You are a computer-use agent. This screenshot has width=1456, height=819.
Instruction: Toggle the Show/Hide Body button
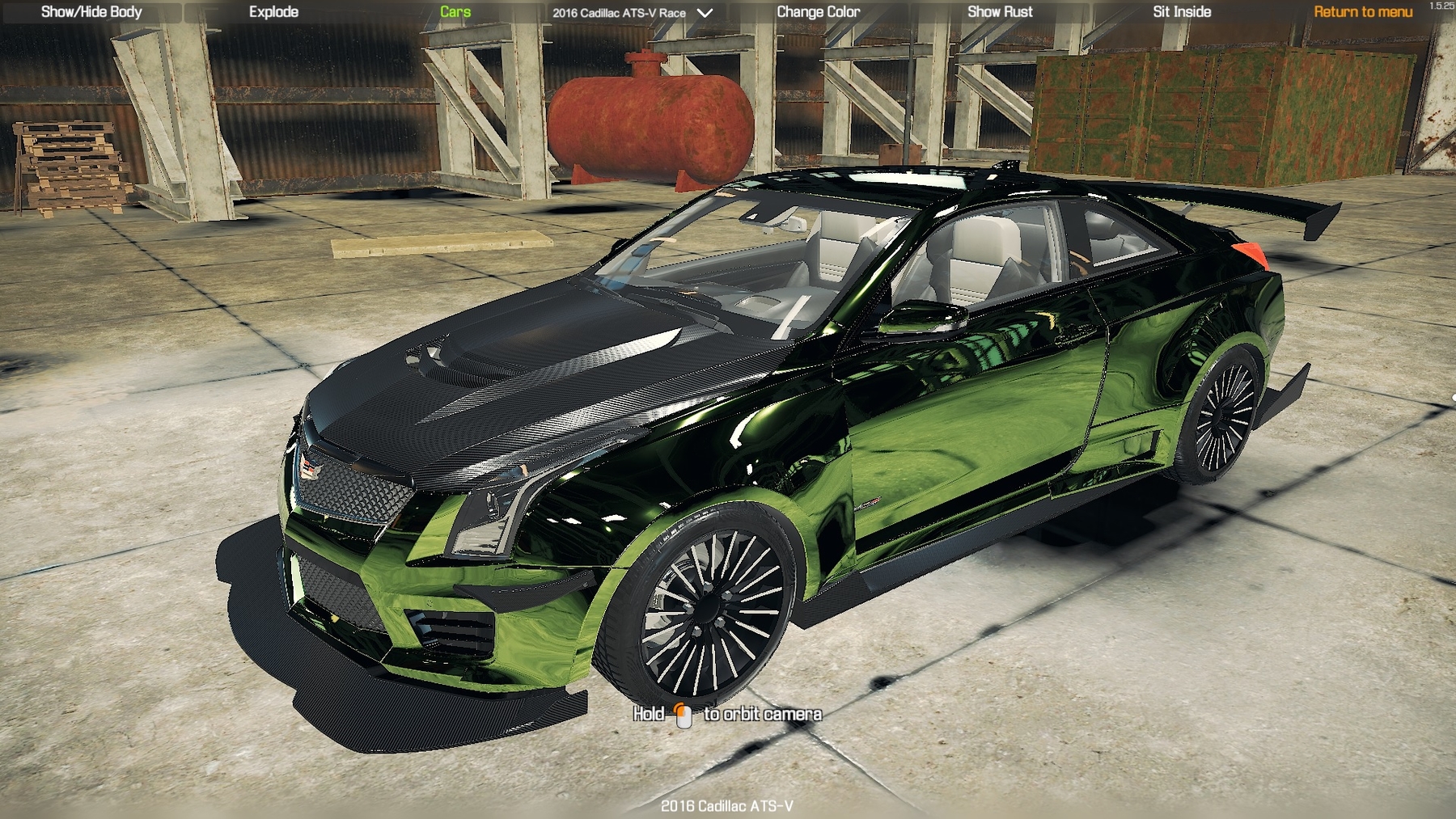pyautogui.click(x=91, y=12)
